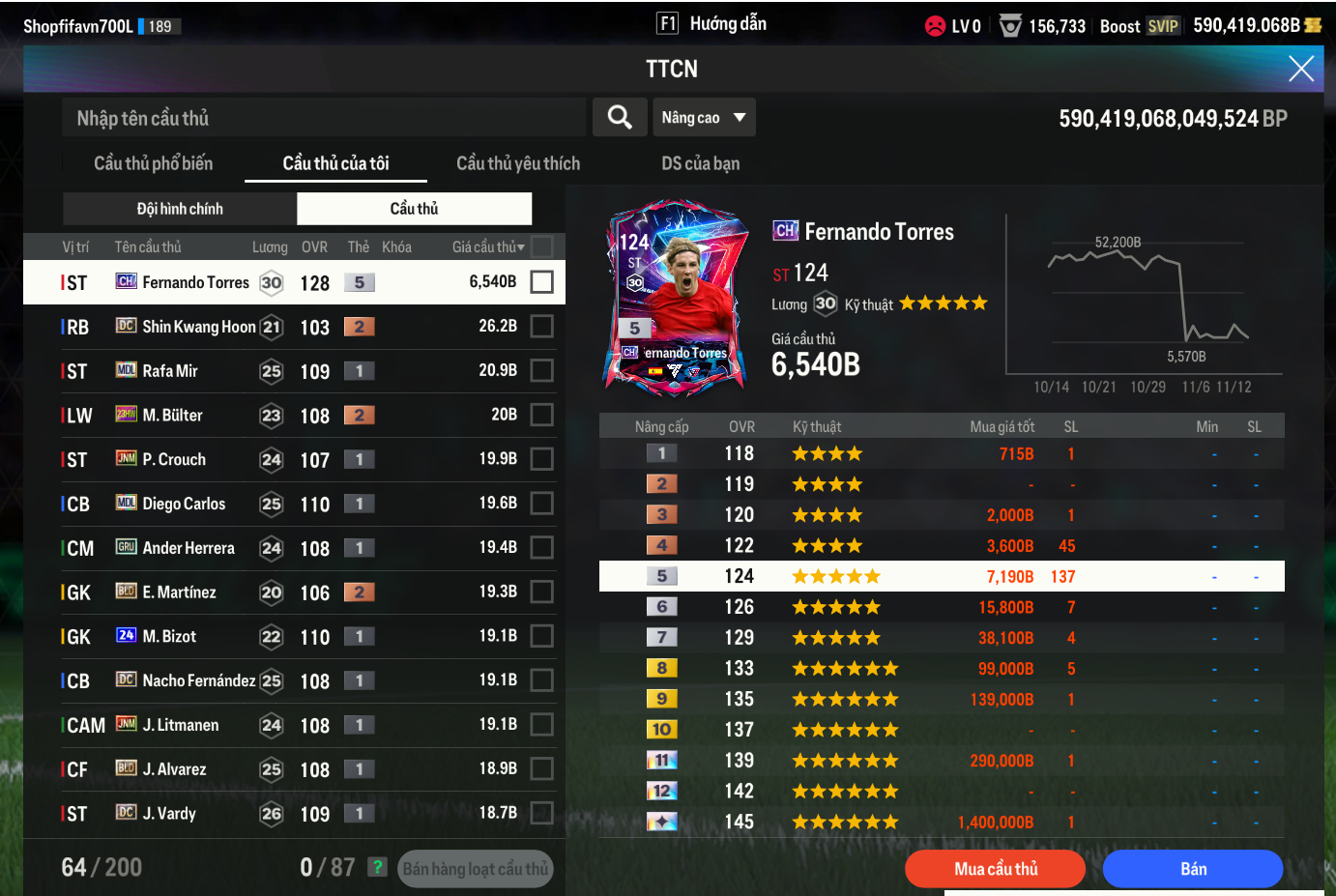
Task: Select upgrade level 8 row with 133 OVR
Action: (942, 668)
